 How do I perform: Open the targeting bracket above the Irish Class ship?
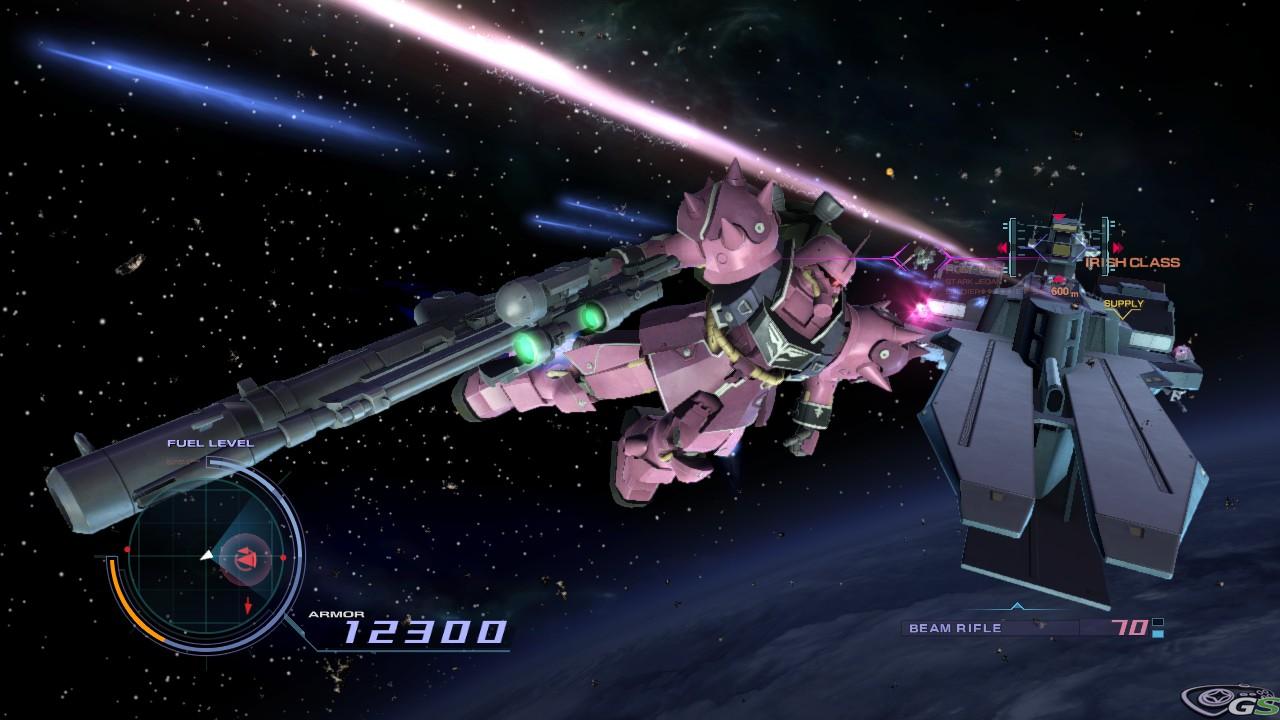point(1060,216)
